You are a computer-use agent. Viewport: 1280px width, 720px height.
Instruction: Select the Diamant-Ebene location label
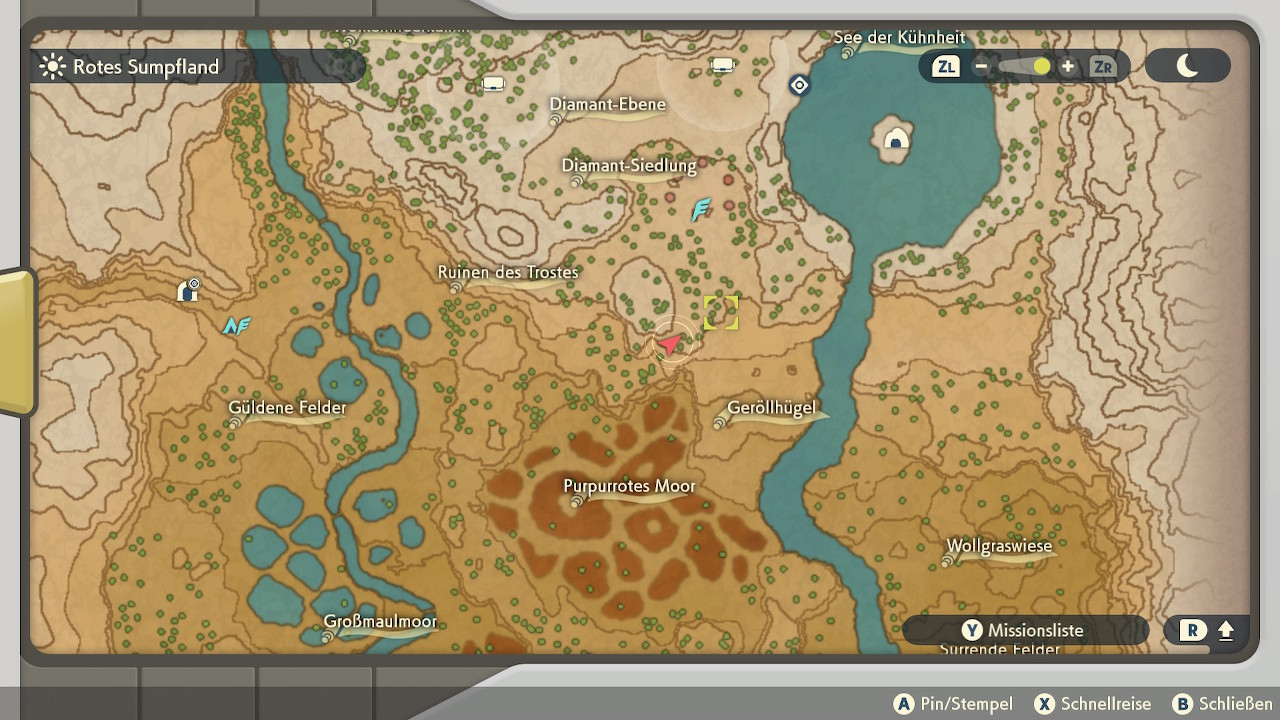coord(607,104)
